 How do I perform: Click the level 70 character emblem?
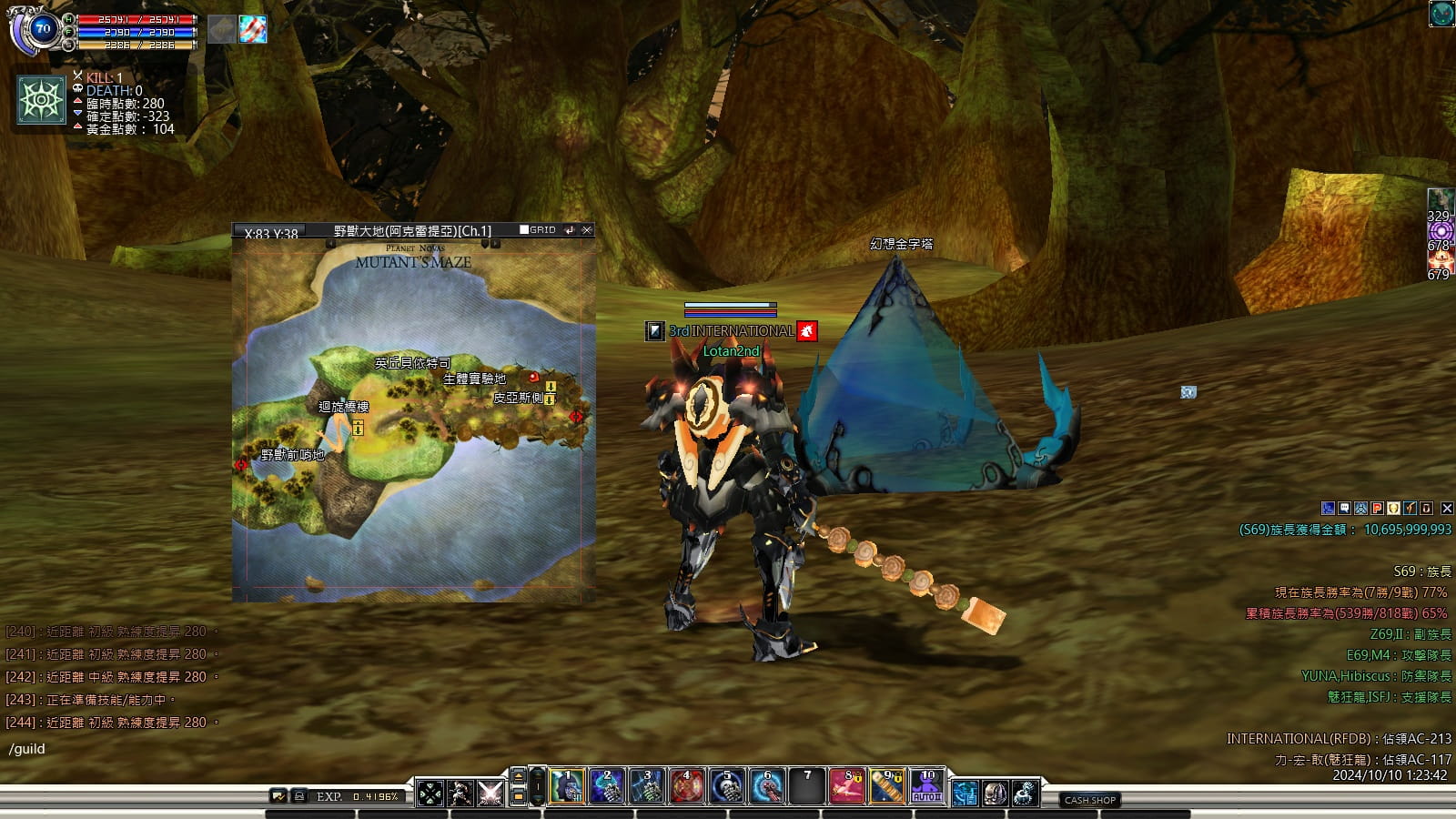coord(41,29)
